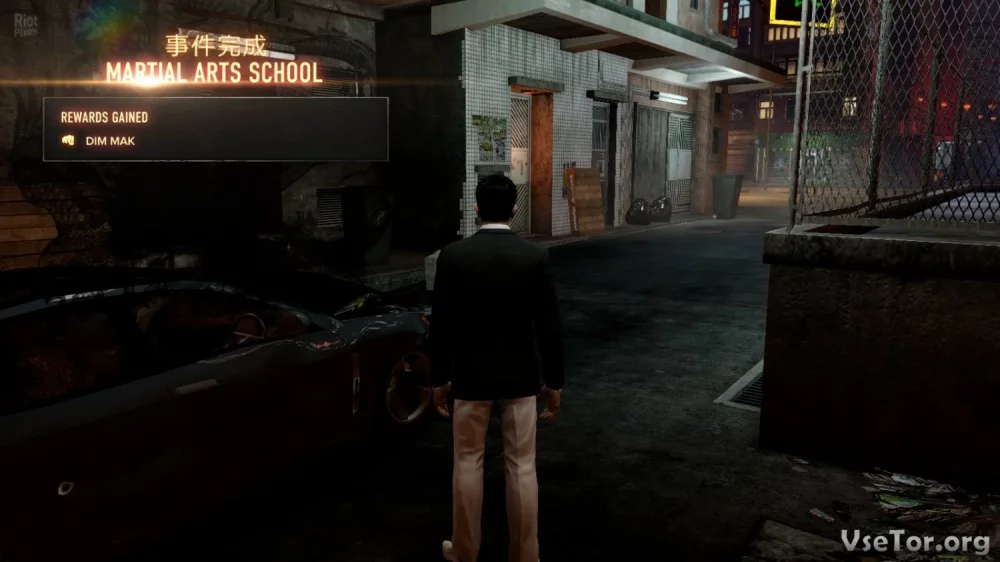Click the Martial Arts School event title
The width and height of the screenshot is (1000, 562).
pos(215,73)
